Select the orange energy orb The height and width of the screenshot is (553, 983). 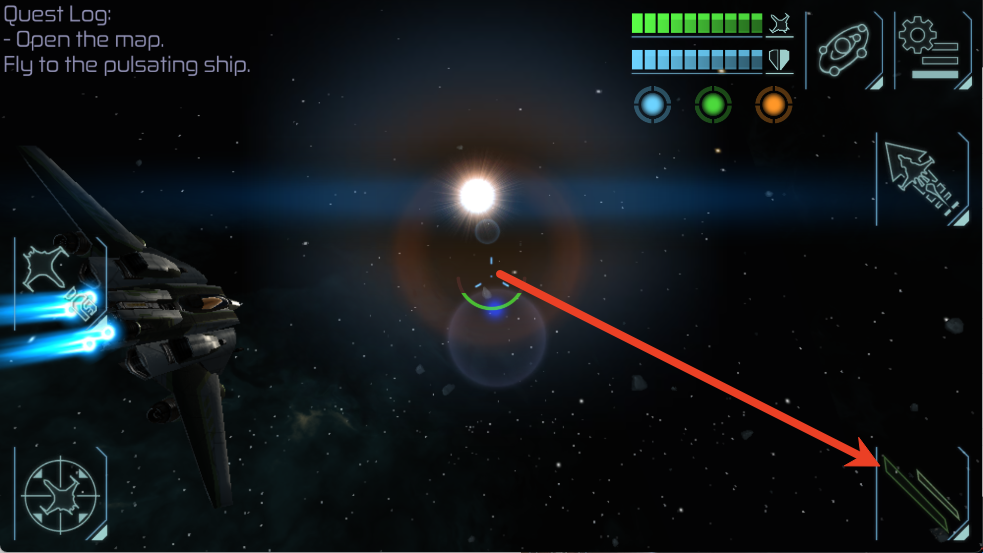click(x=773, y=104)
